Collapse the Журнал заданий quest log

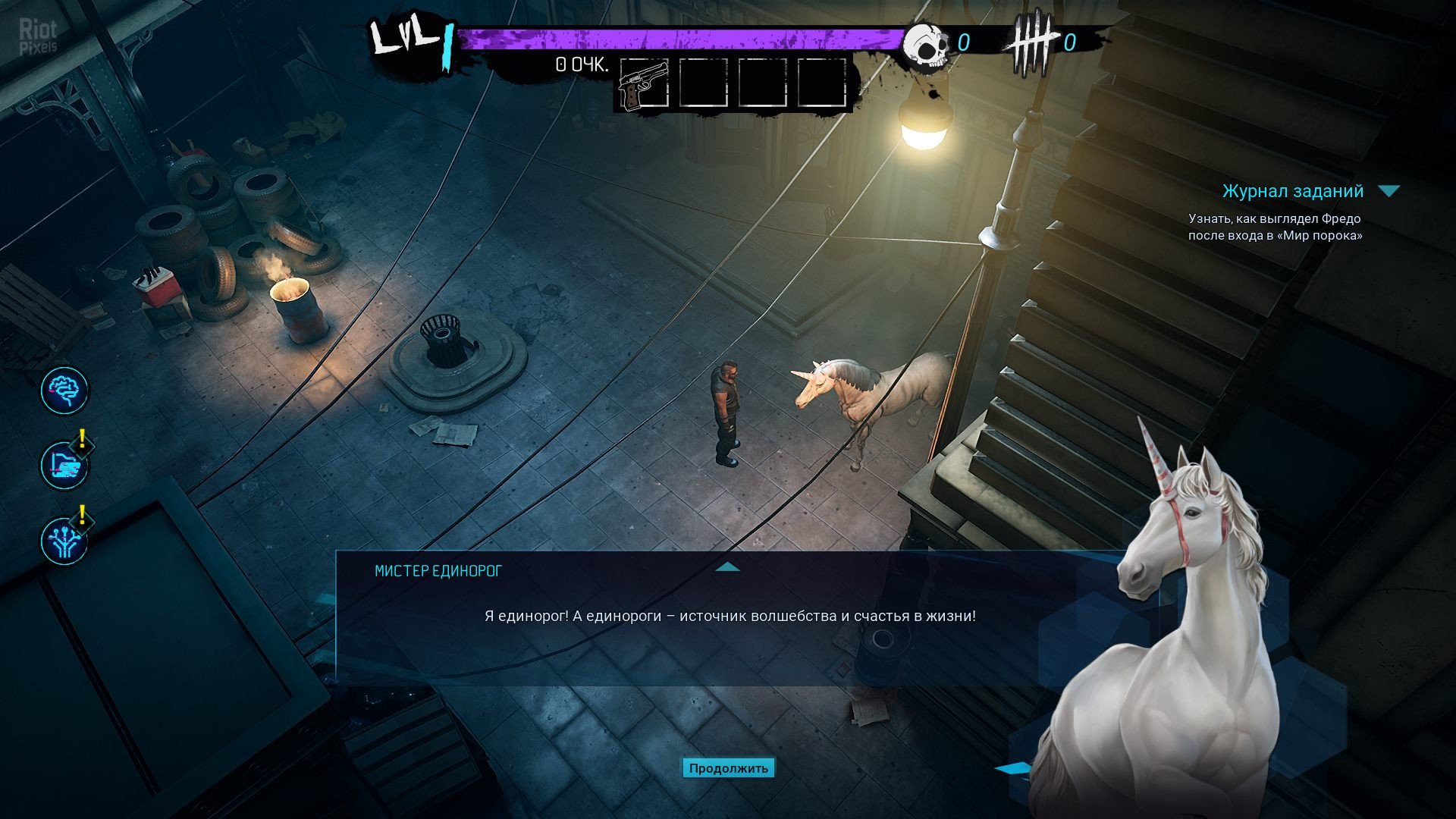pos(1389,191)
